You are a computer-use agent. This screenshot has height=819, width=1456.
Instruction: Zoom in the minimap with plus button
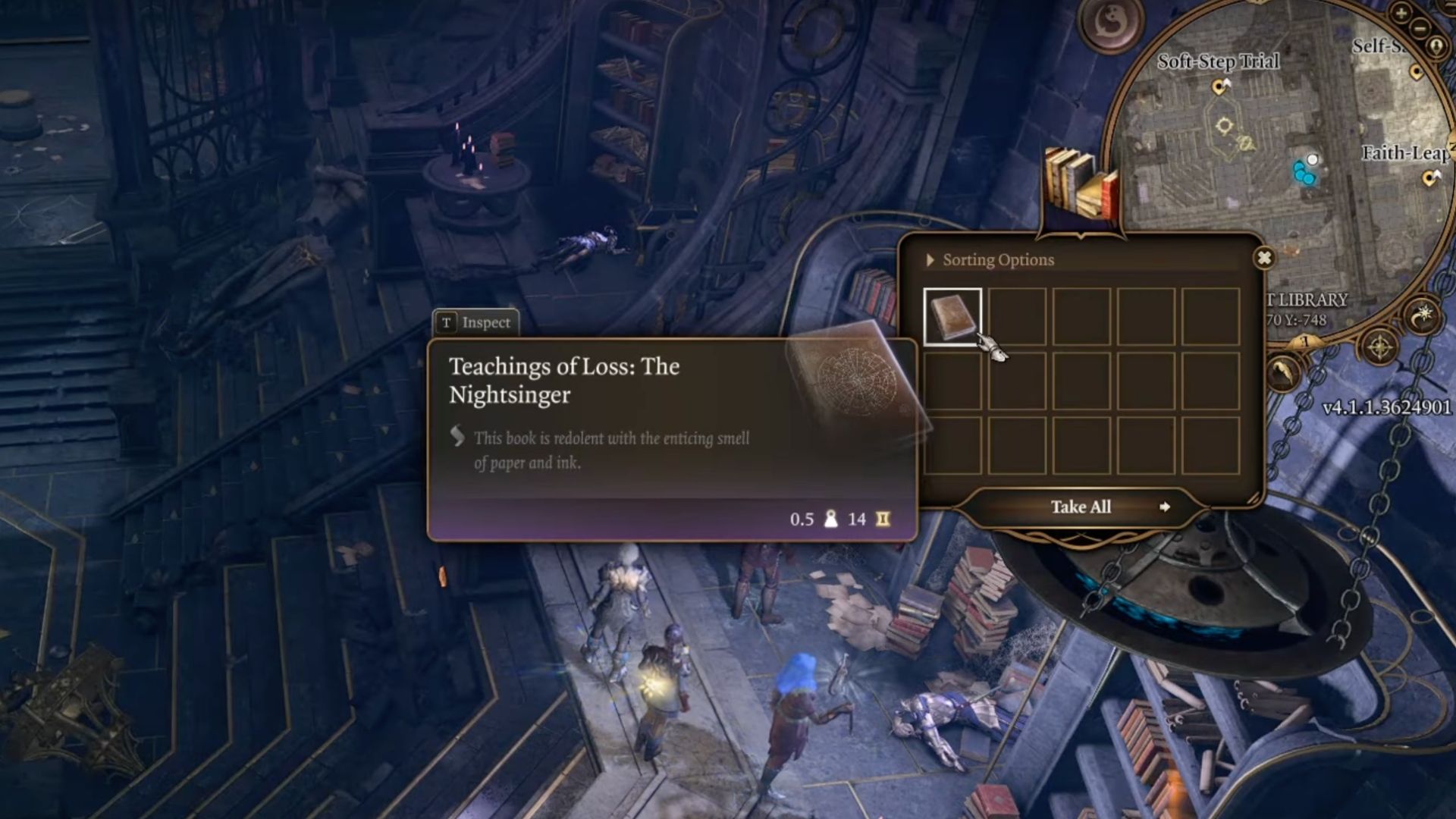pos(1401,13)
